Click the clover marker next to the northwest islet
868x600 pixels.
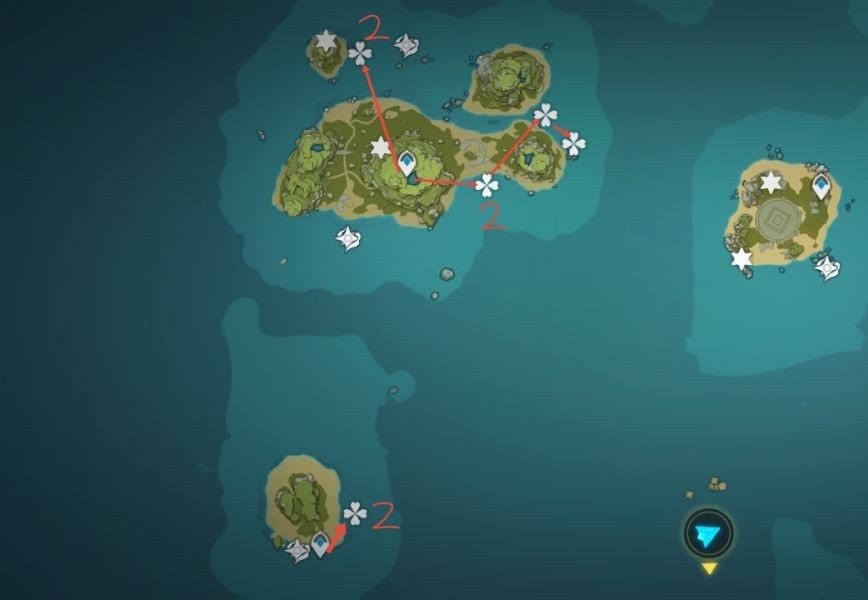point(360,53)
